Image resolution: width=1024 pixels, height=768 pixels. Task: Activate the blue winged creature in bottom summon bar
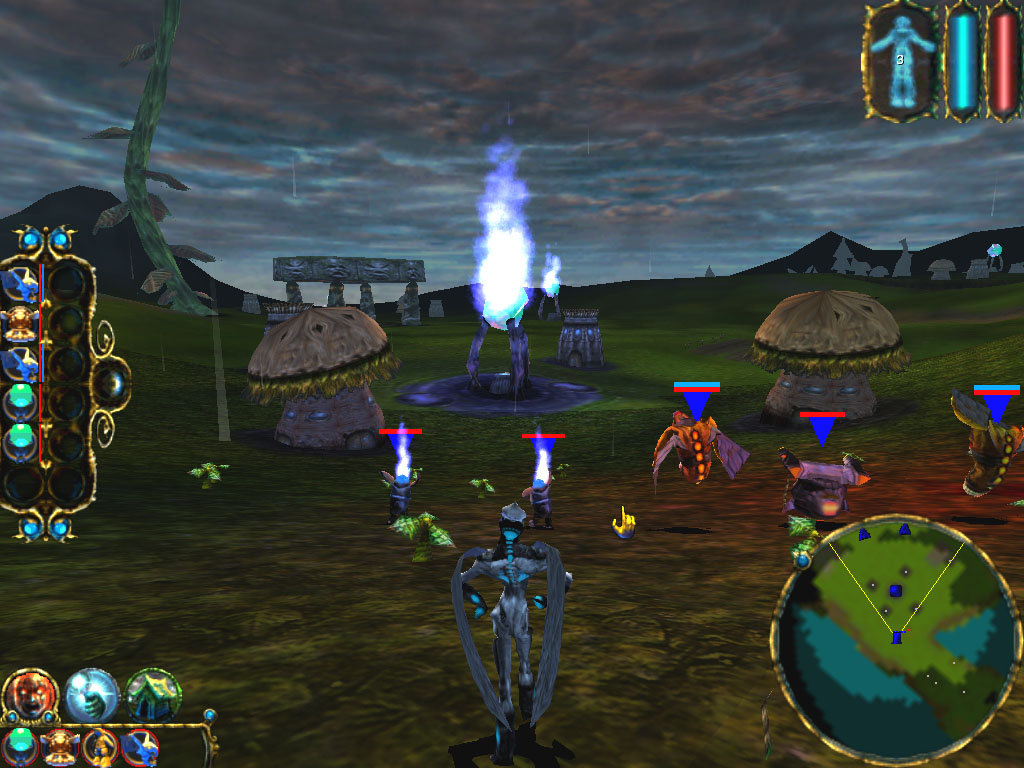coord(139,746)
